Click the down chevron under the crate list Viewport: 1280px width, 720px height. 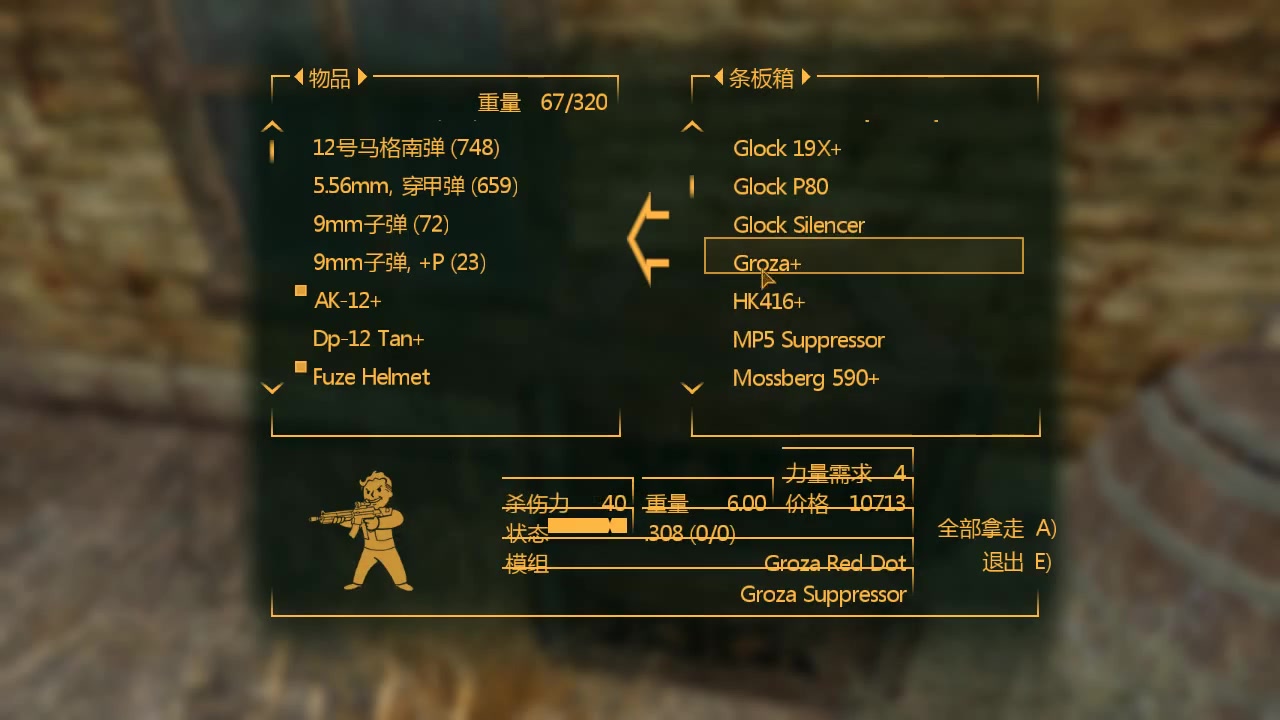pyautogui.click(x=692, y=387)
